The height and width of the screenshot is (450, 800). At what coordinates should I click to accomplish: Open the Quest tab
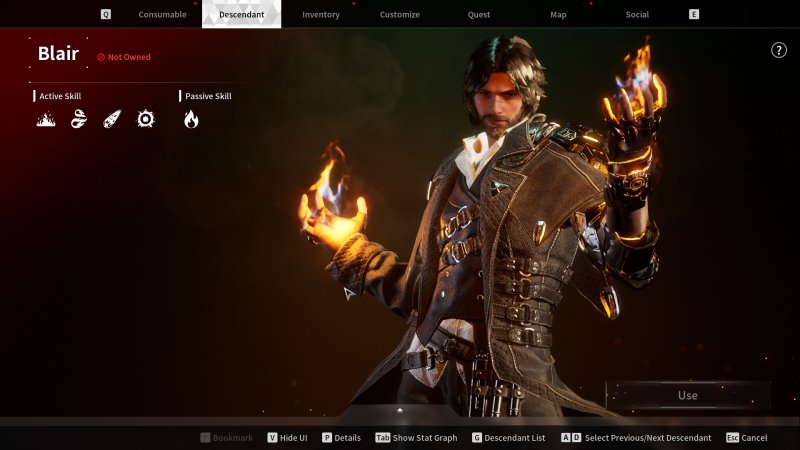coord(479,15)
